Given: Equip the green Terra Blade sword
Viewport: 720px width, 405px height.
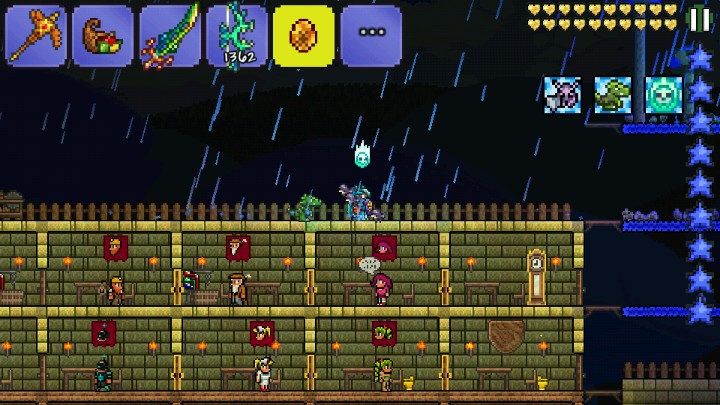Looking at the screenshot, I should point(170,36).
